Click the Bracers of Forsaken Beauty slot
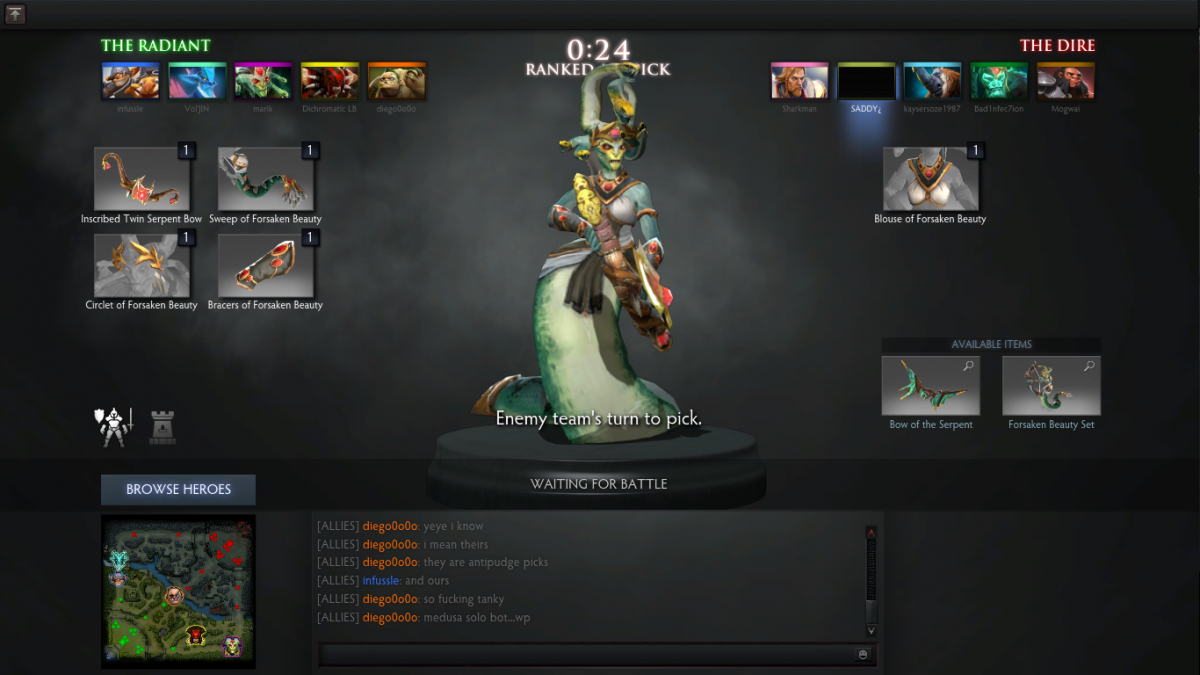Screen dimensions: 1200x675 coord(266,266)
